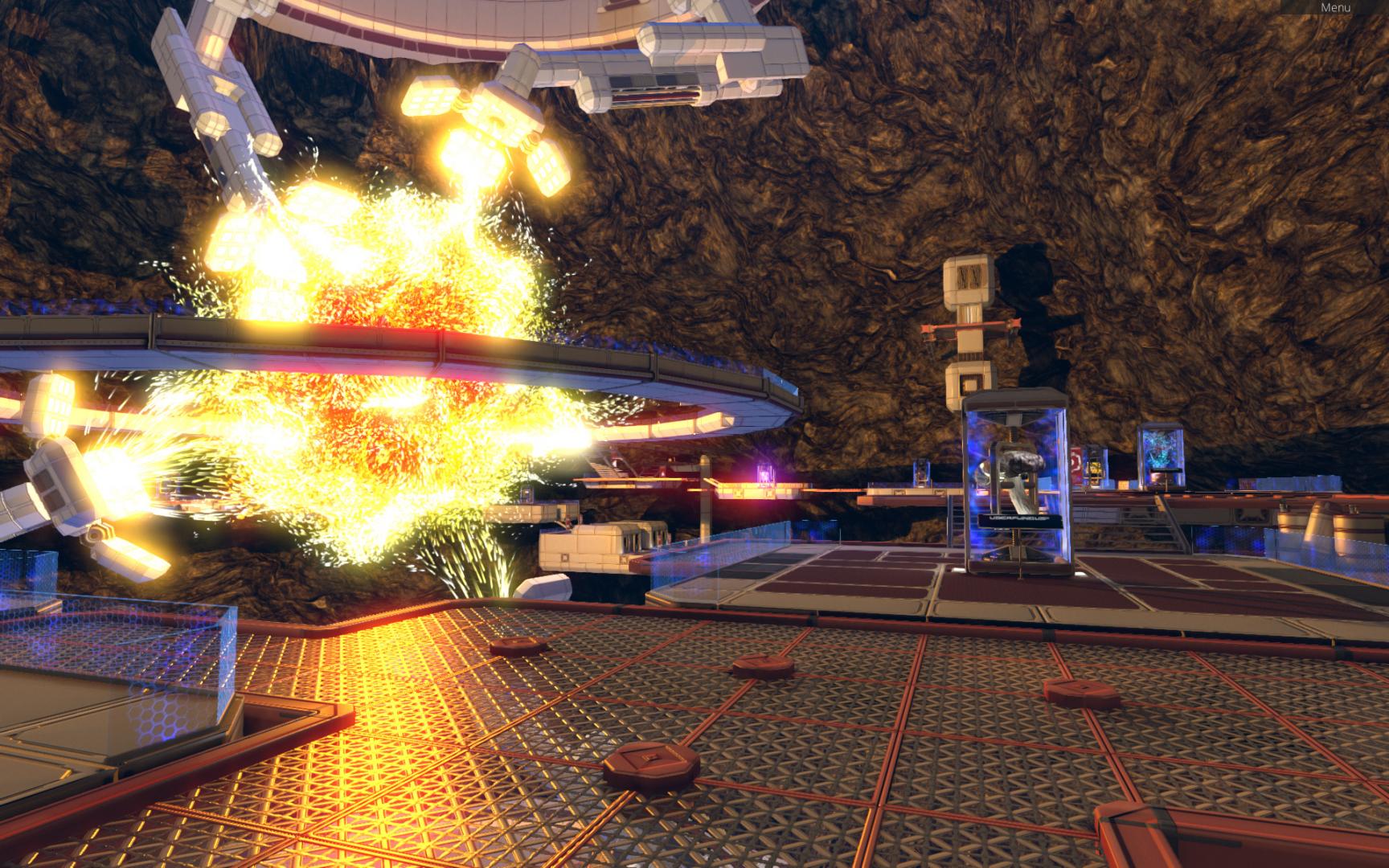Open the Menu button
The image size is (1389, 868).
[1334, 7]
